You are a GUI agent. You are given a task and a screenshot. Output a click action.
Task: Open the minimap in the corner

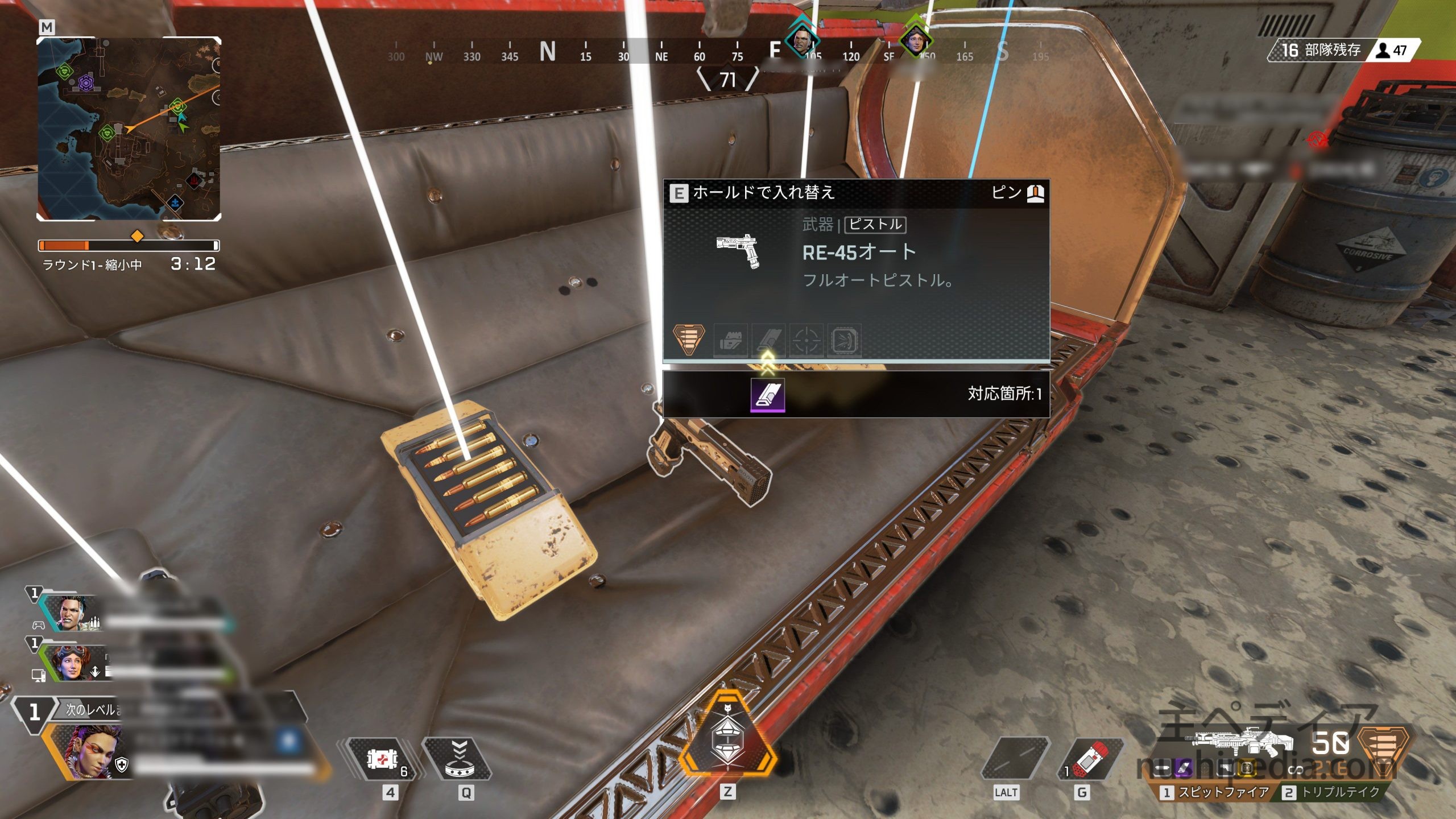[129, 129]
